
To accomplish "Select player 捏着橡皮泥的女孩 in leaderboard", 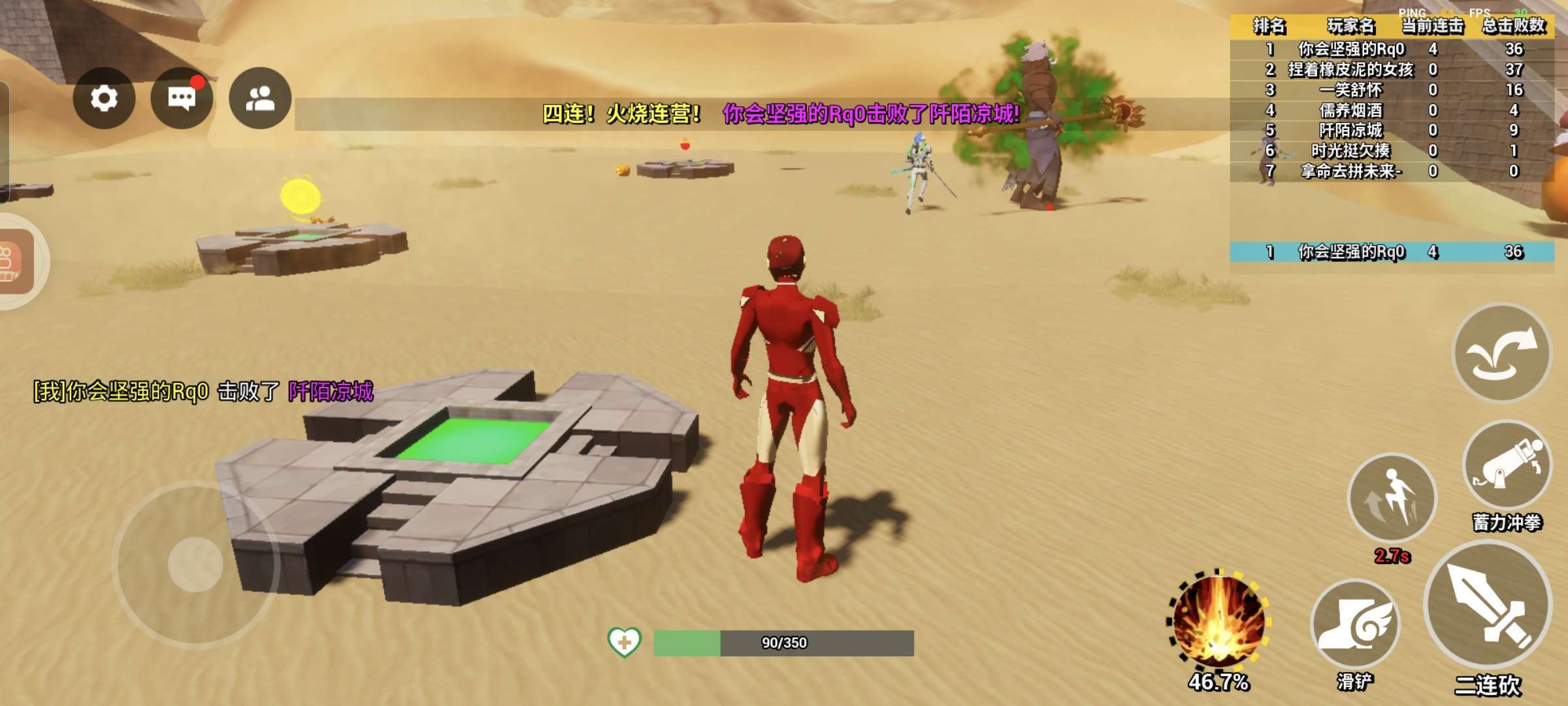I will [x=1350, y=69].
